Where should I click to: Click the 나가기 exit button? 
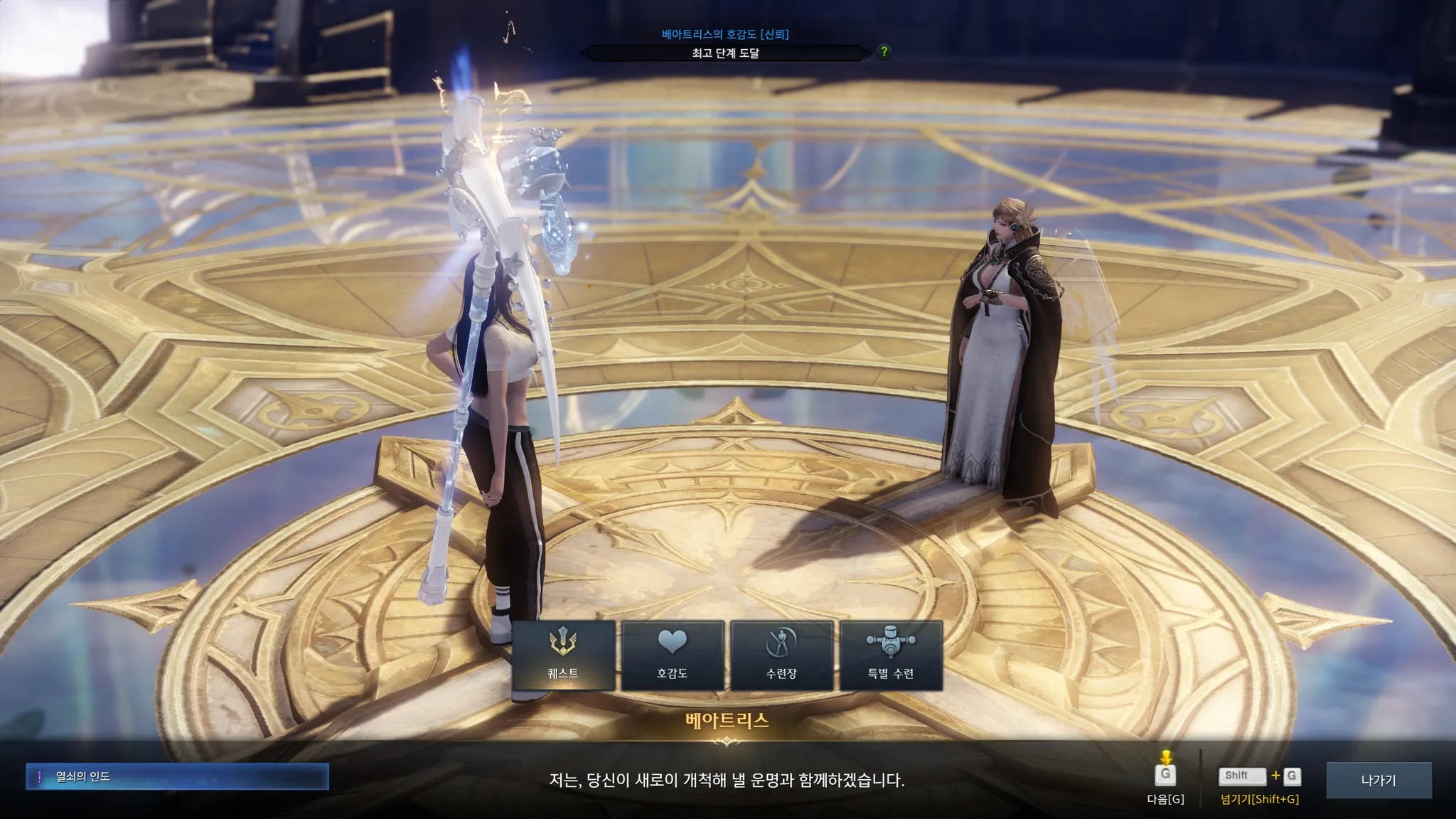tap(1378, 780)
